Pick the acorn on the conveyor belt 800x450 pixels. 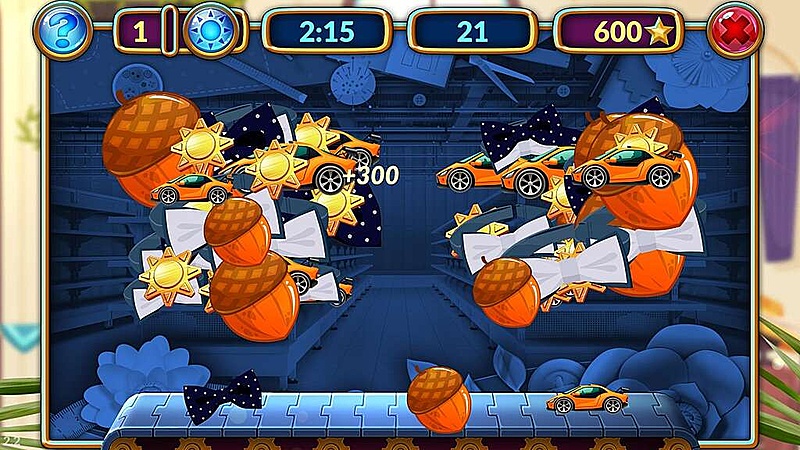pos(439,397)
